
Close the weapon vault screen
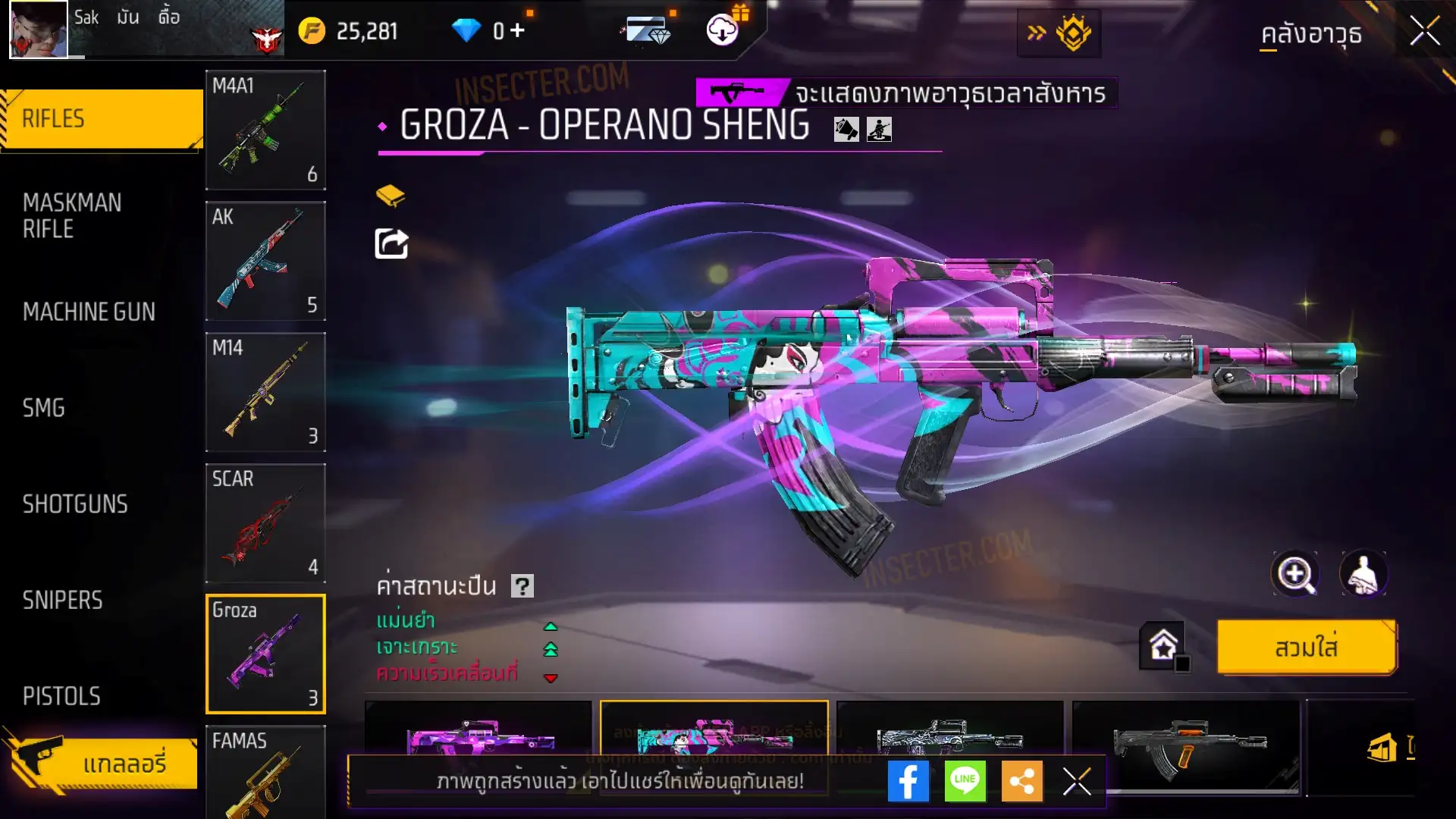pyautogui.click(x=1424, y=32)
